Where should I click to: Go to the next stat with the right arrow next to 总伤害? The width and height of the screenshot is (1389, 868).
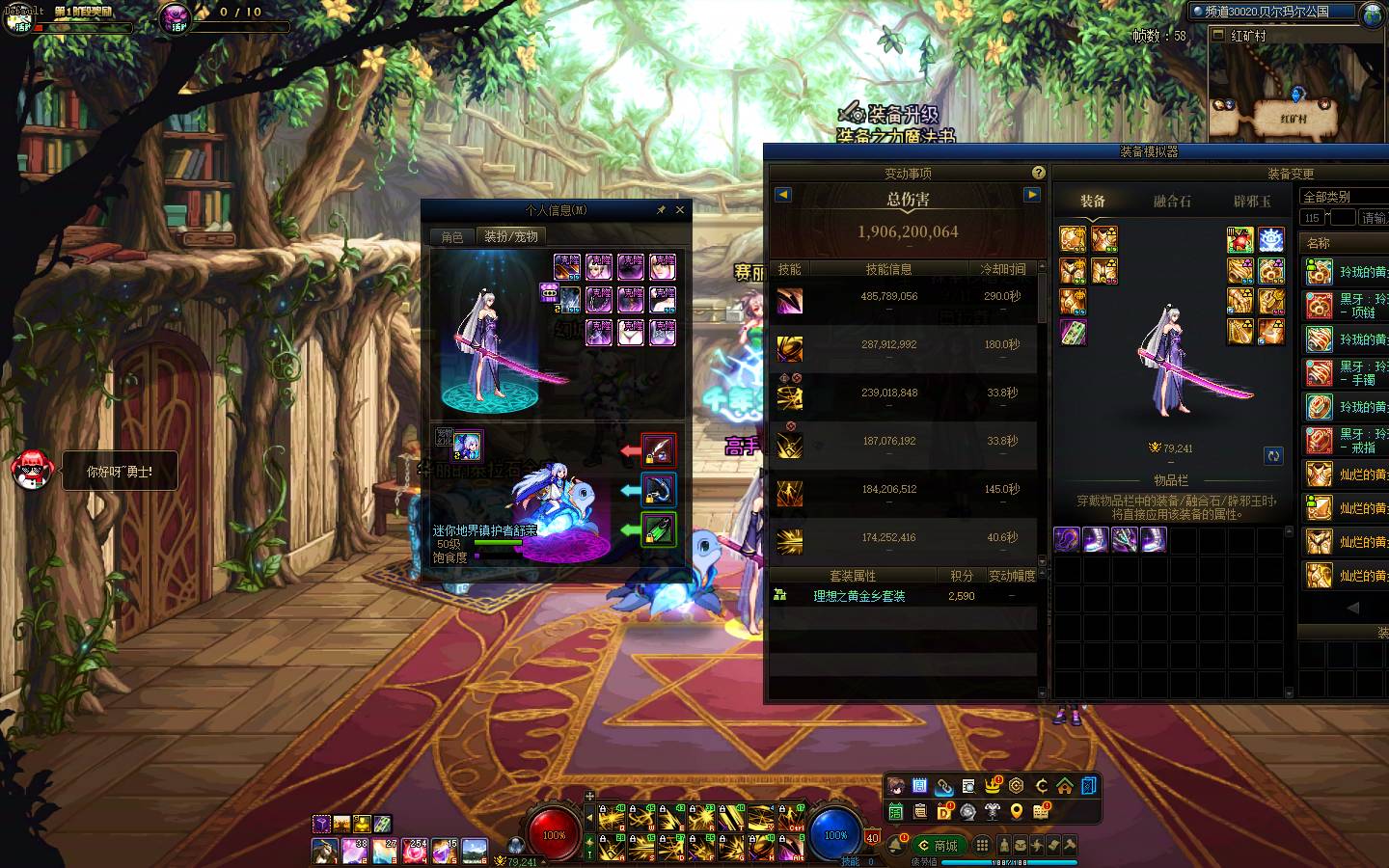[1032, 195]
